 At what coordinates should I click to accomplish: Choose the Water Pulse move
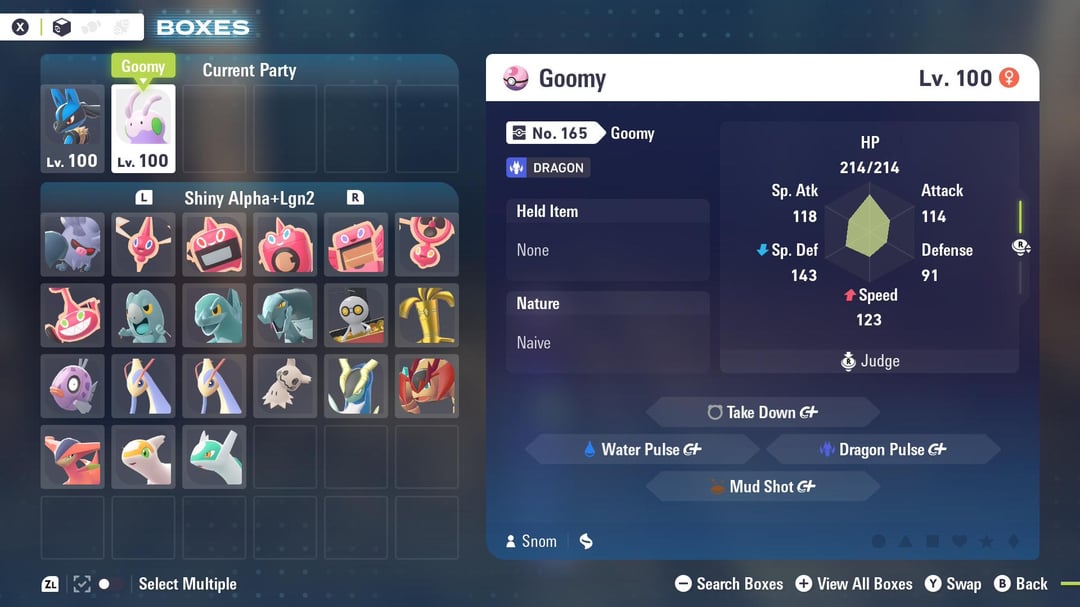click(x=642, y=450)
